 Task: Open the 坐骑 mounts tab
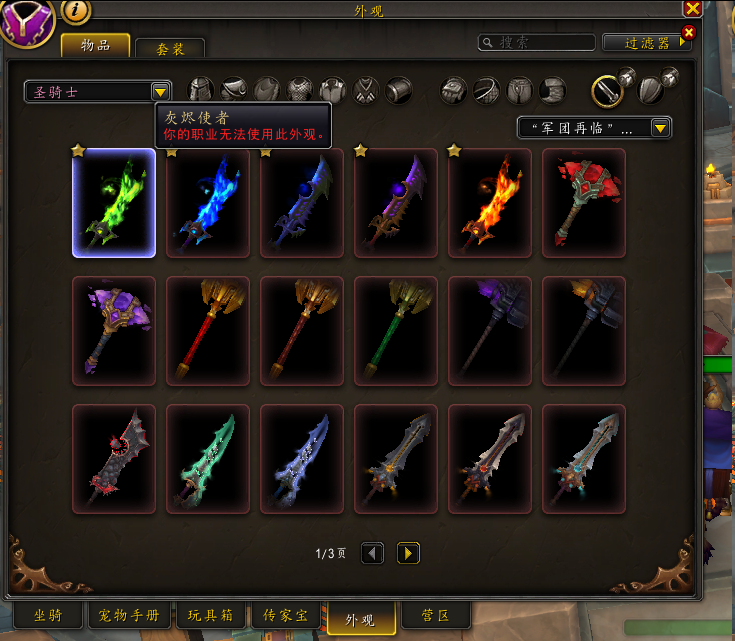(x=48, y=615)
